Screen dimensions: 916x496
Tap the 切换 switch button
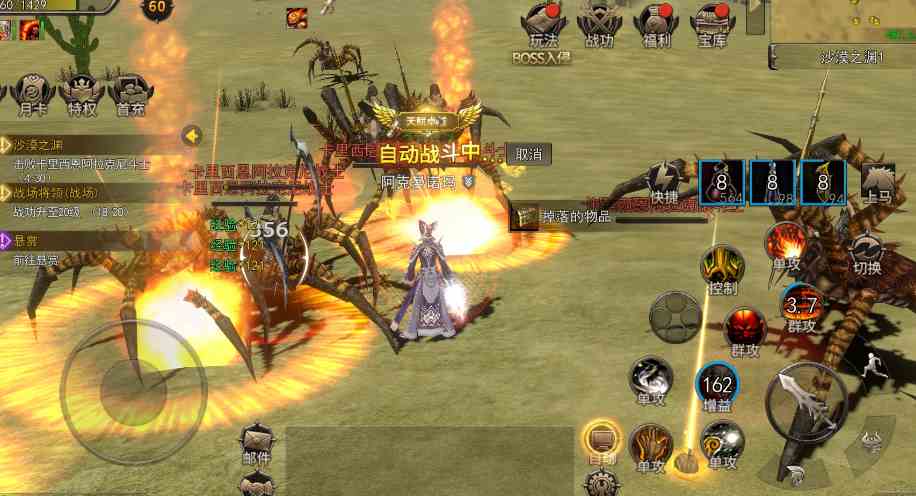point(866,253)
